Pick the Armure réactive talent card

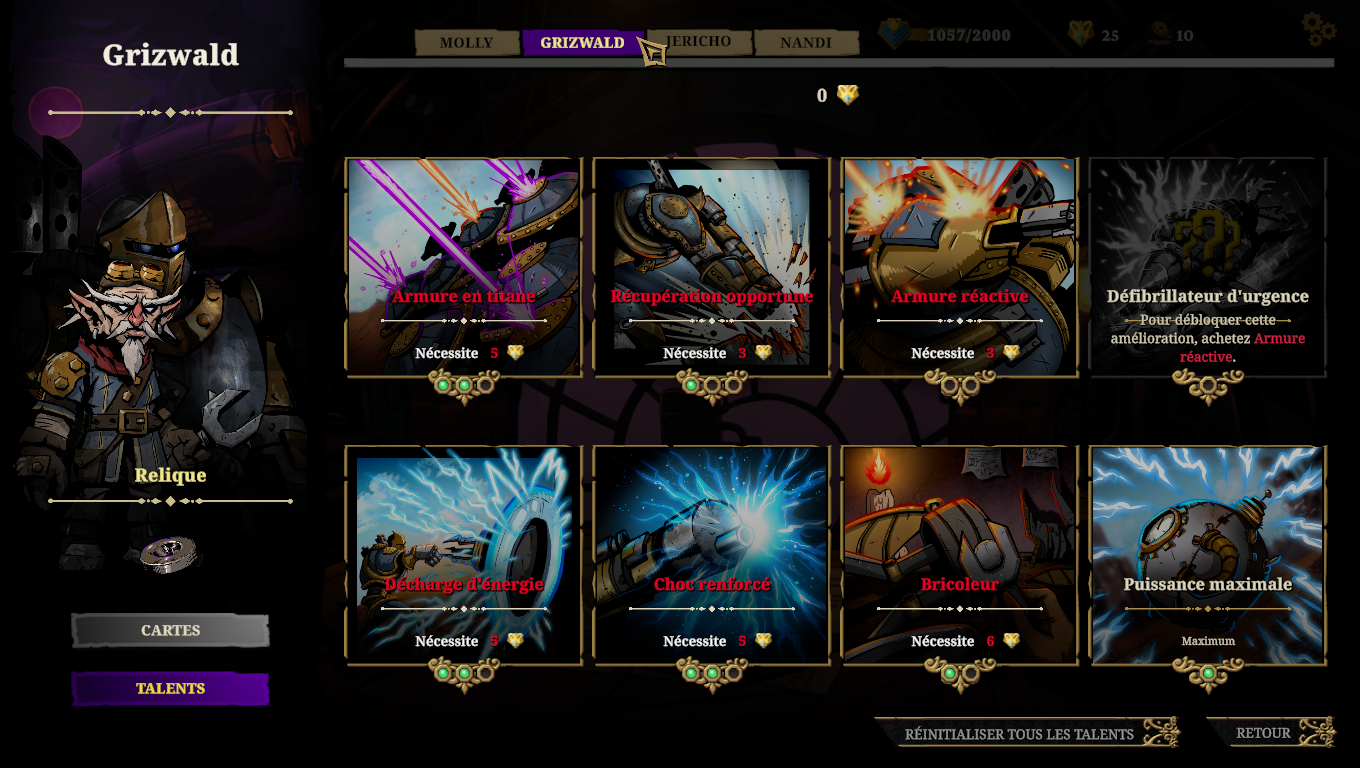tap(959, 267)
